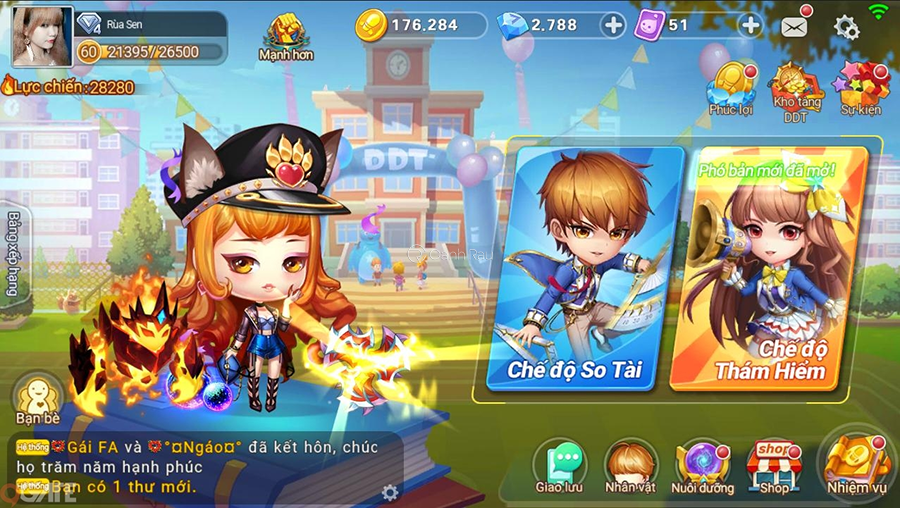900x508 pixels.
Task: Choose Chế độ Thám Hiểm mode
Action: [x=770, y=270]
